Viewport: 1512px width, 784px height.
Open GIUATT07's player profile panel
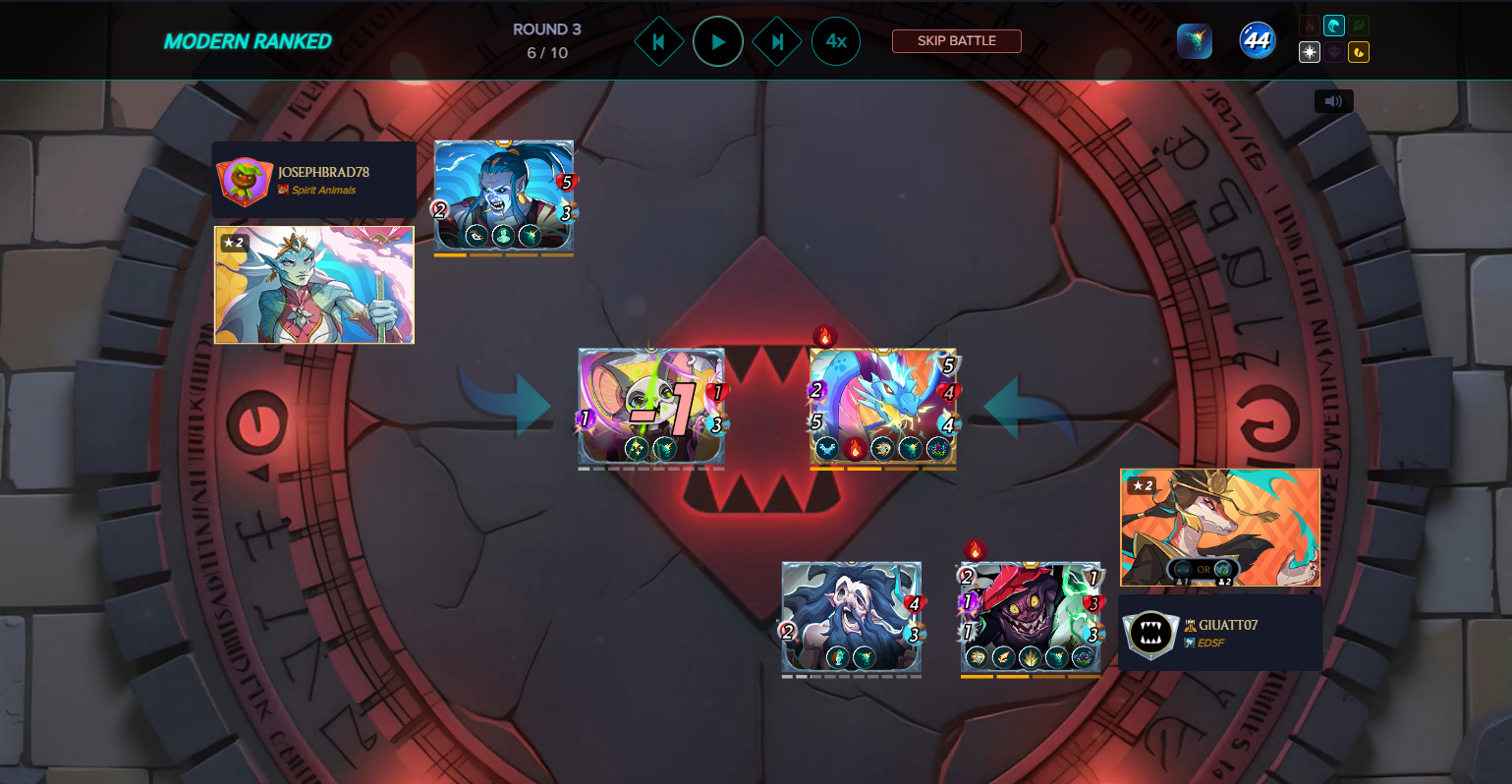tap(1219, 633)
